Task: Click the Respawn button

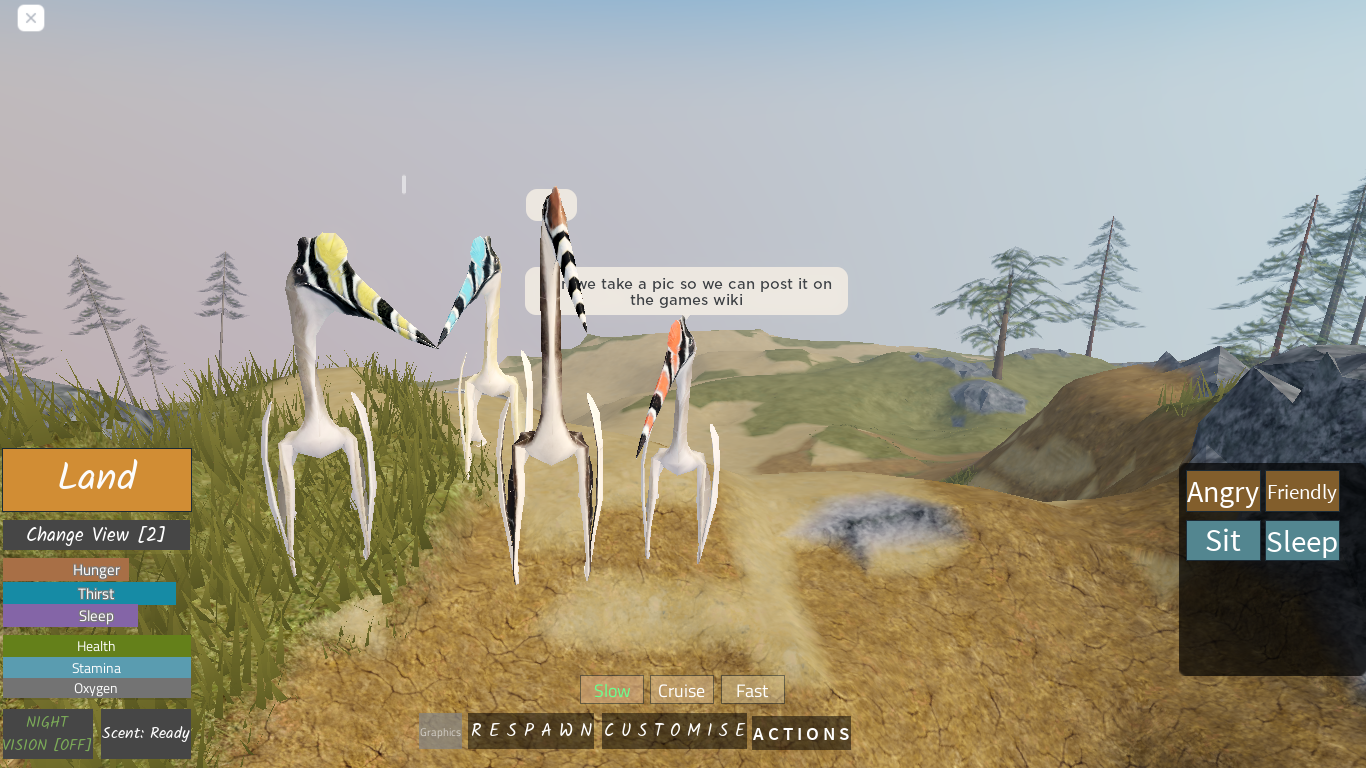Action: (x=531, y=731)
